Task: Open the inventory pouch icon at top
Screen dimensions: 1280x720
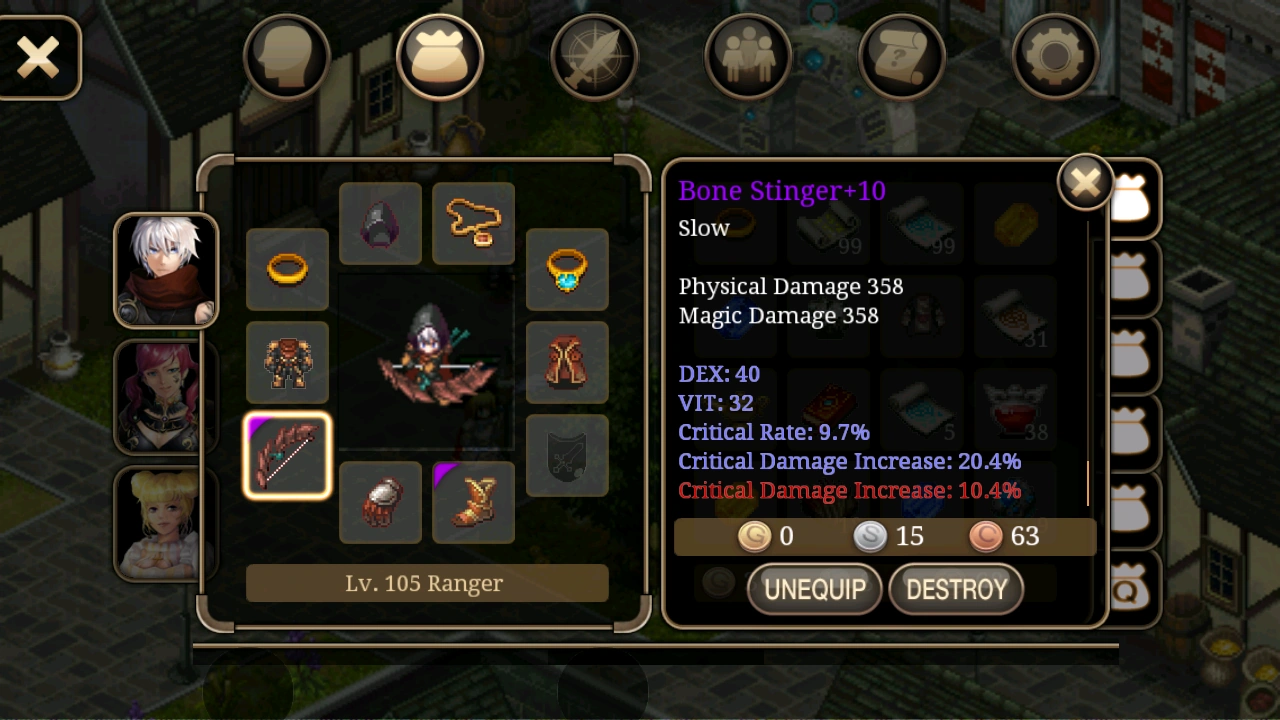Action: pyautogui.click(x=440, y=55)
